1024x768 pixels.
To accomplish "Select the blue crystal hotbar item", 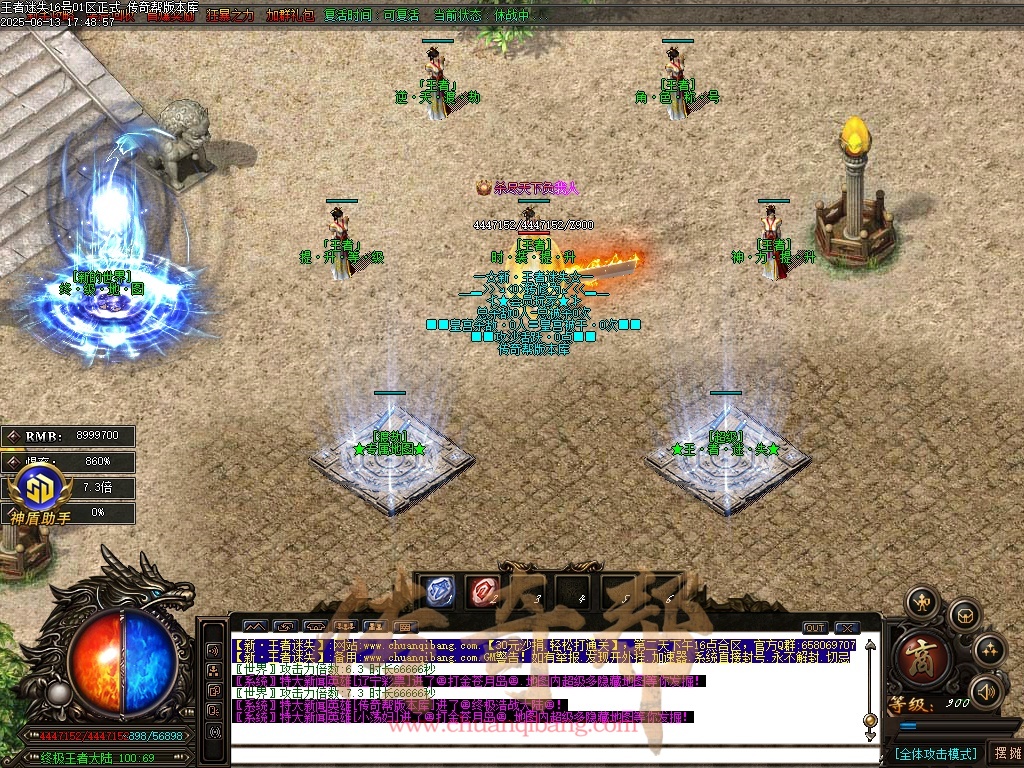I will click(x=437, y=591).
